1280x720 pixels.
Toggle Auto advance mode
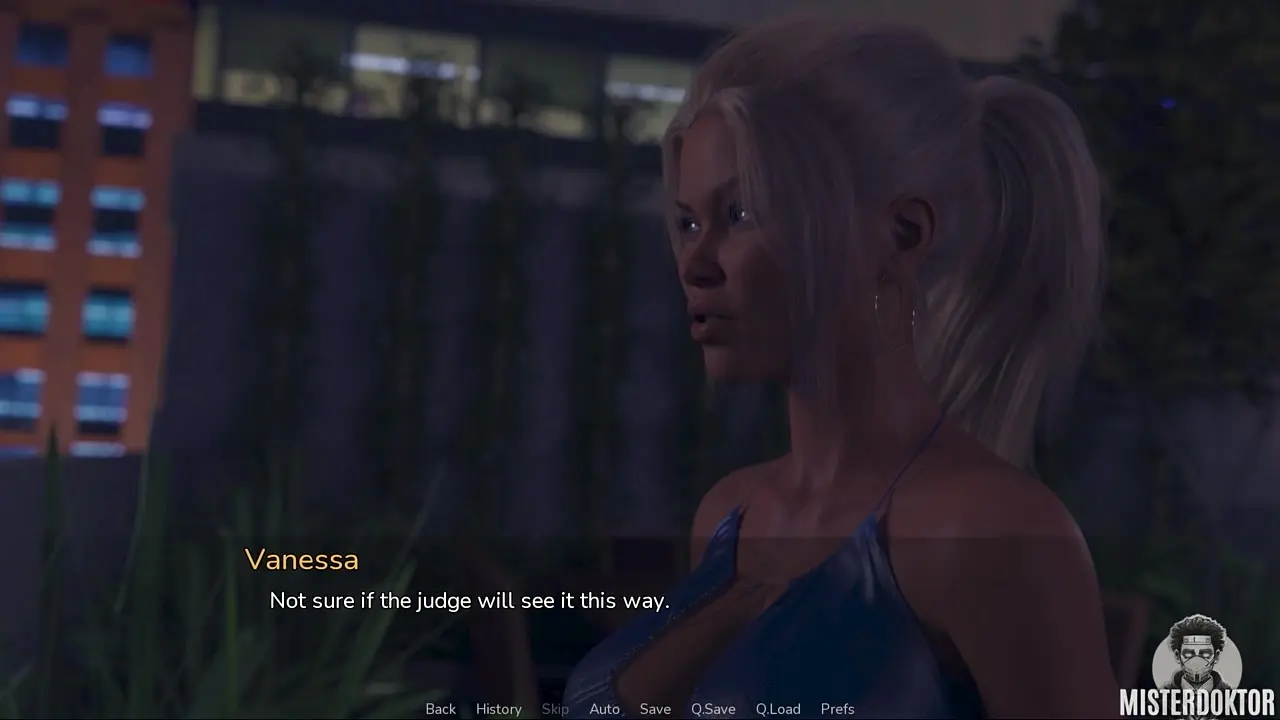point(604,709)
